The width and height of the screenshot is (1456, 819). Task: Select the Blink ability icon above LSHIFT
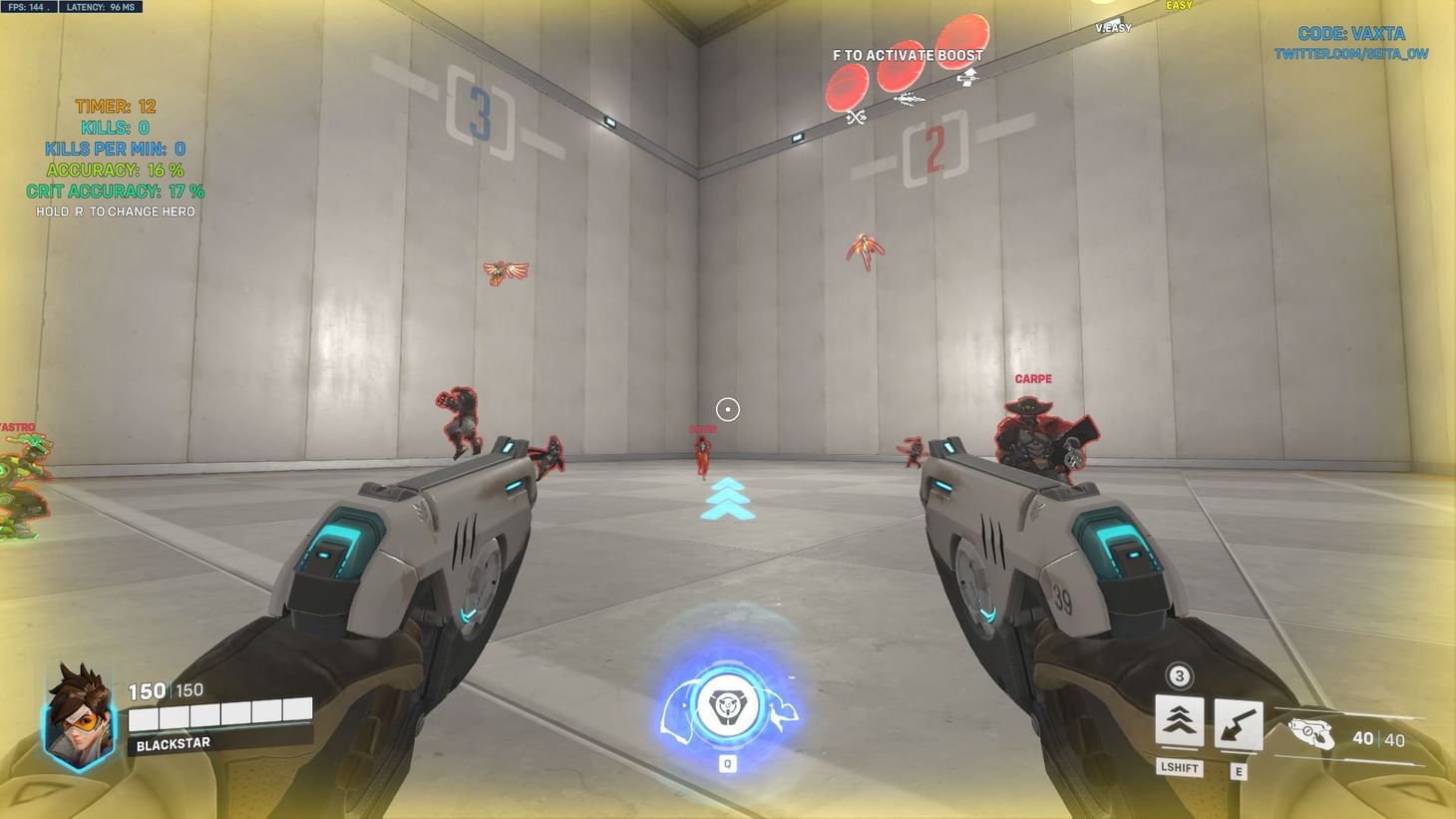point(1178,721)
